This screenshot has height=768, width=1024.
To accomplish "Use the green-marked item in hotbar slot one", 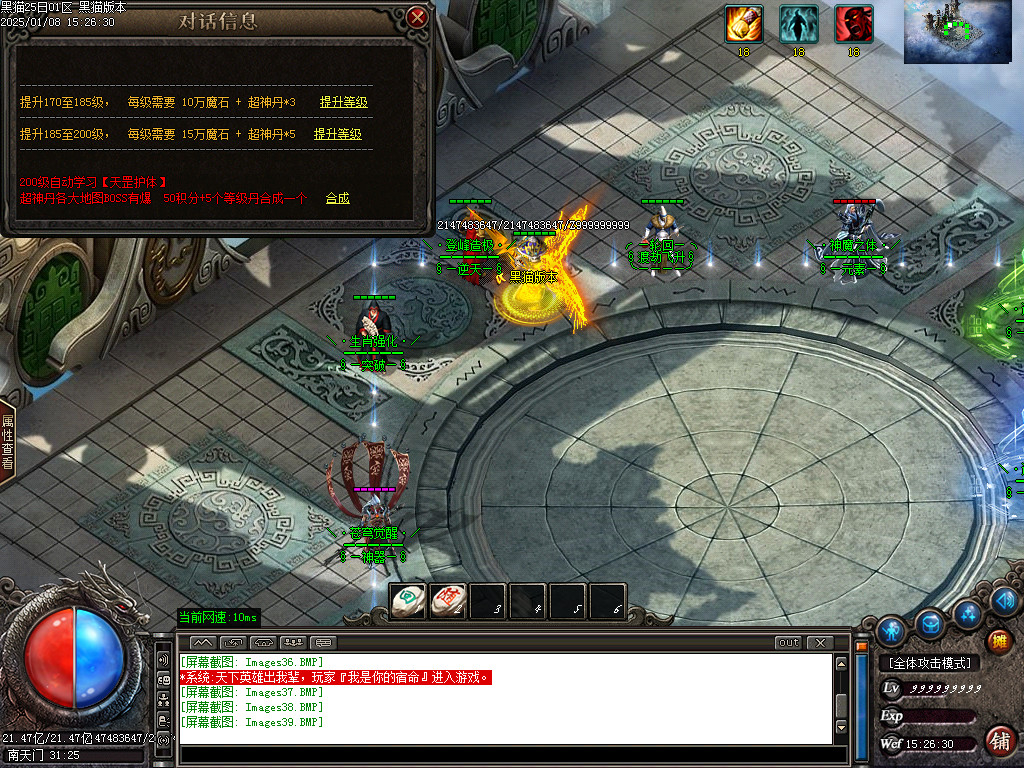I will (407, 601).
